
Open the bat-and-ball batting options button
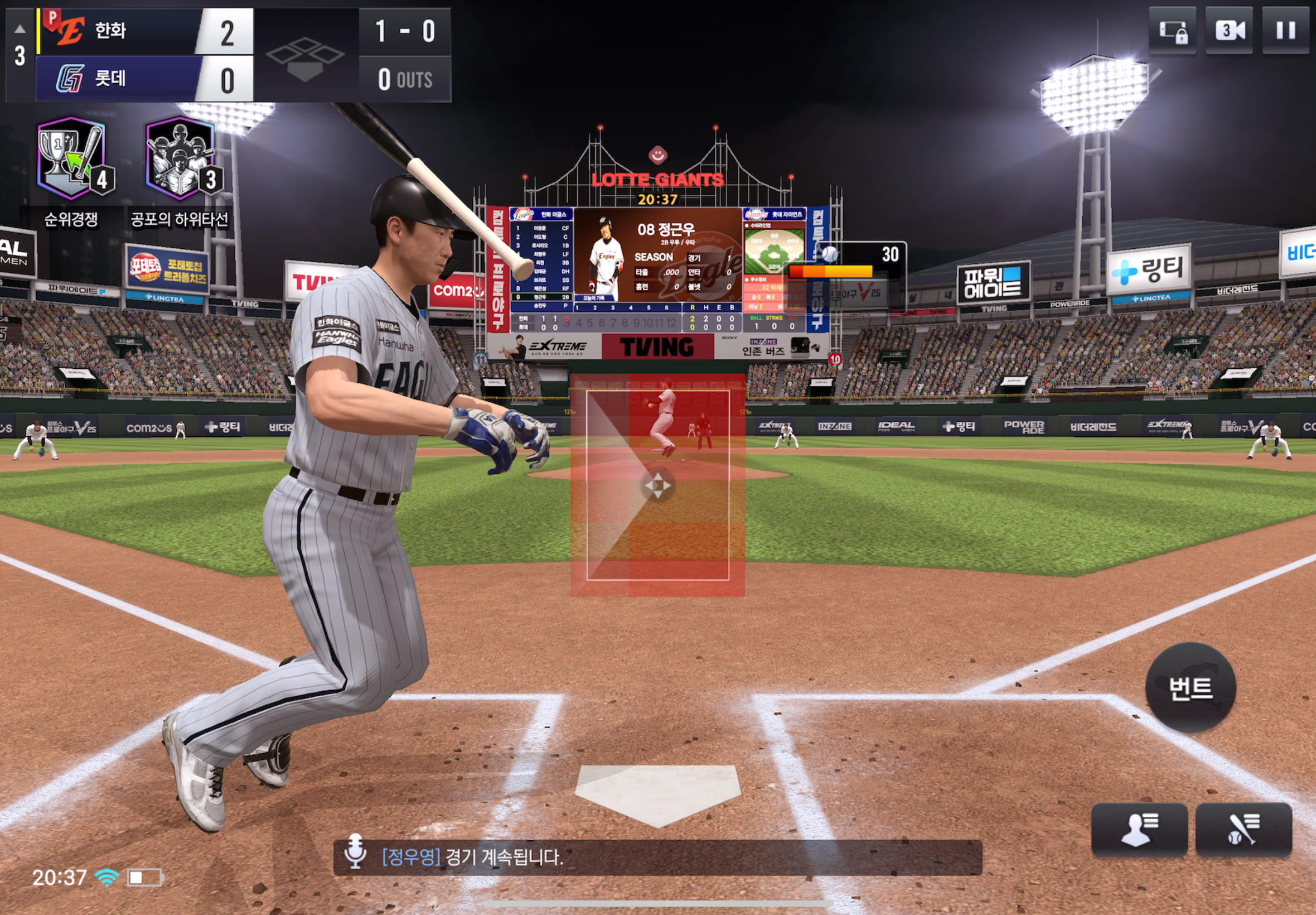1242,829
